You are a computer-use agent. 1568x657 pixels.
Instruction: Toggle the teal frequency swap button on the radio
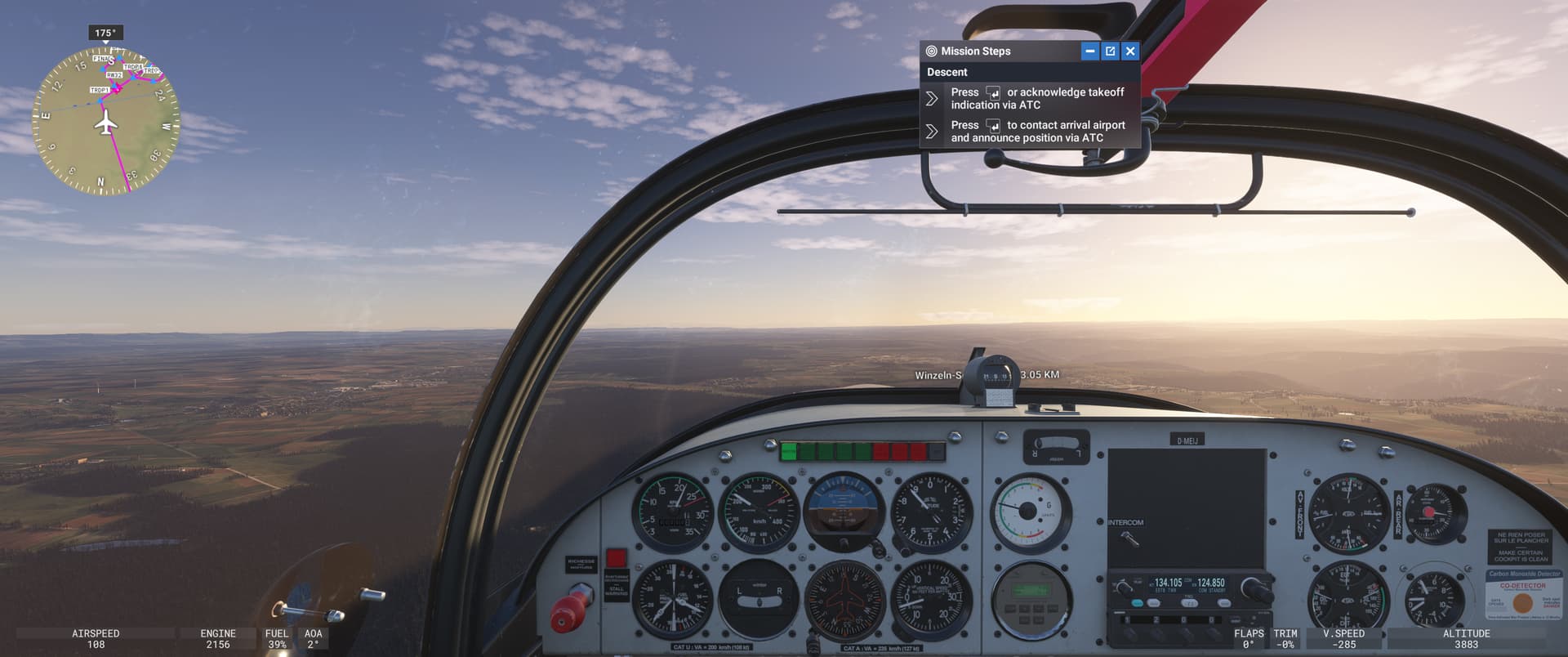click(1138, 603)
